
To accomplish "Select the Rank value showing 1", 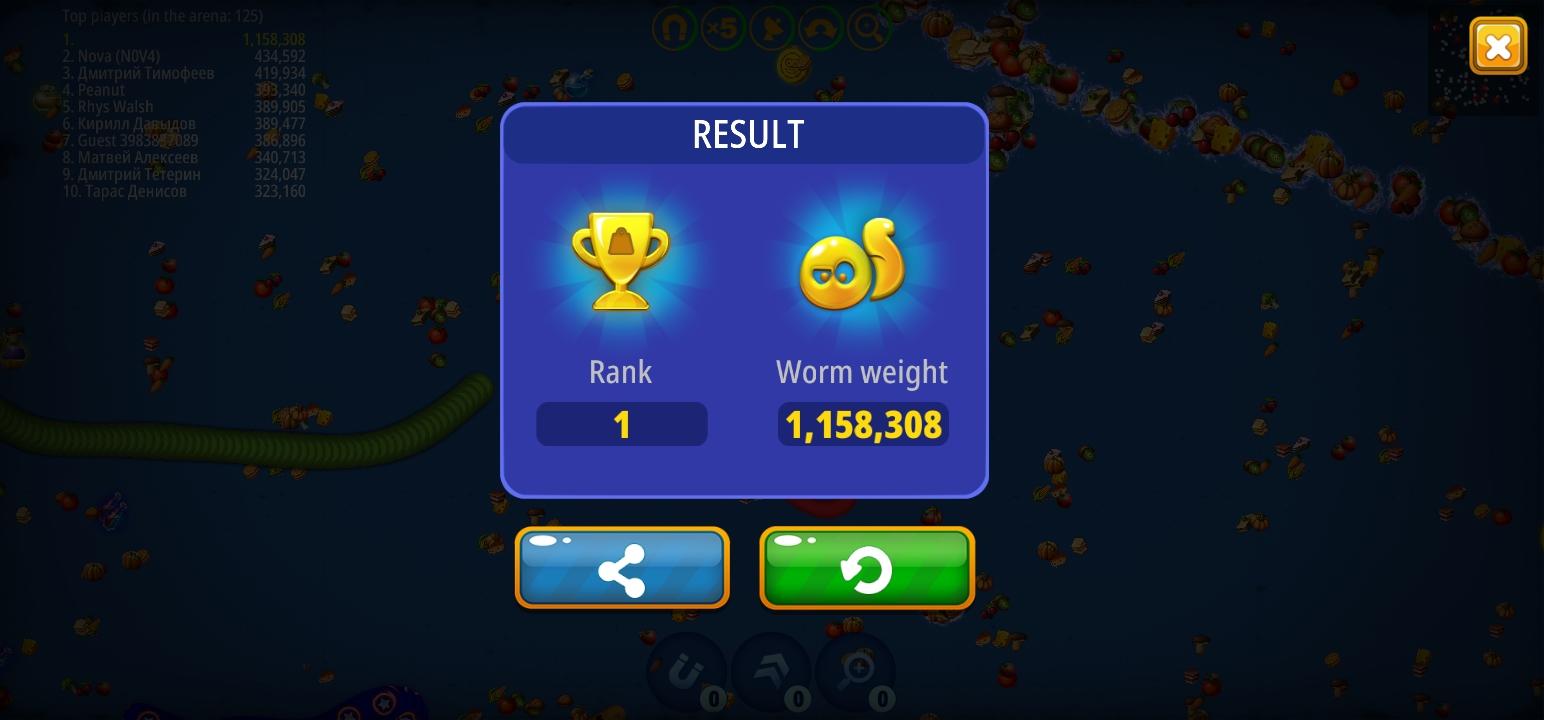I will tap(622, 424).
